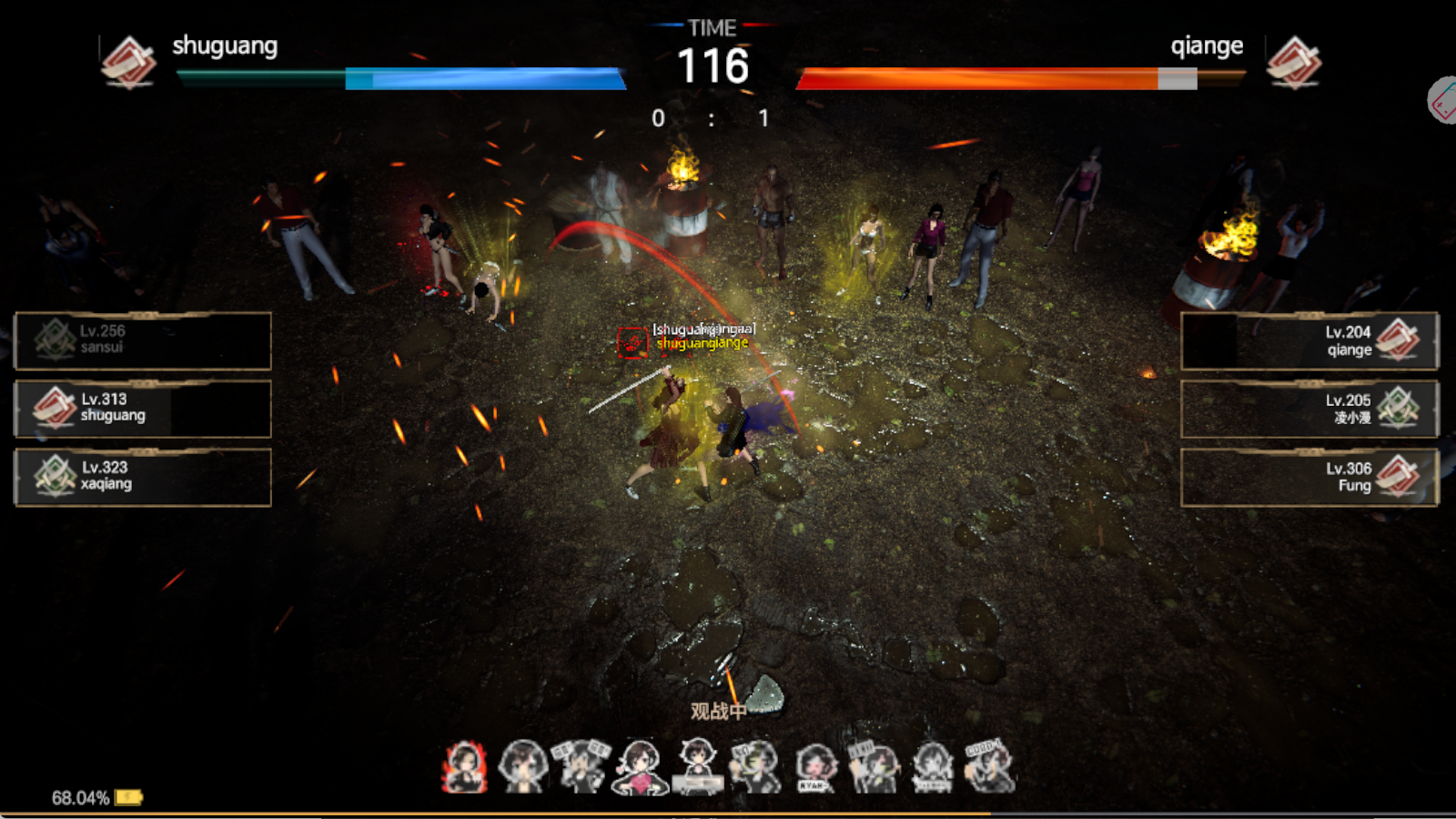This screenshot has width=1456, height=819.
Task: Select shuguang Lv.313 player panel
Action: (x=143, y=409)
